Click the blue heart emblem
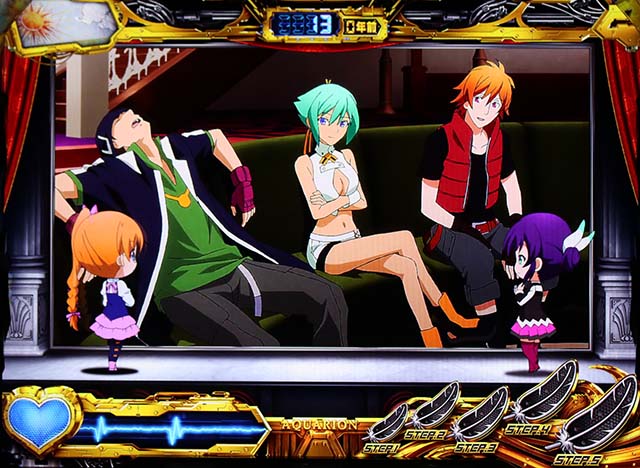 tap(39, 421)
